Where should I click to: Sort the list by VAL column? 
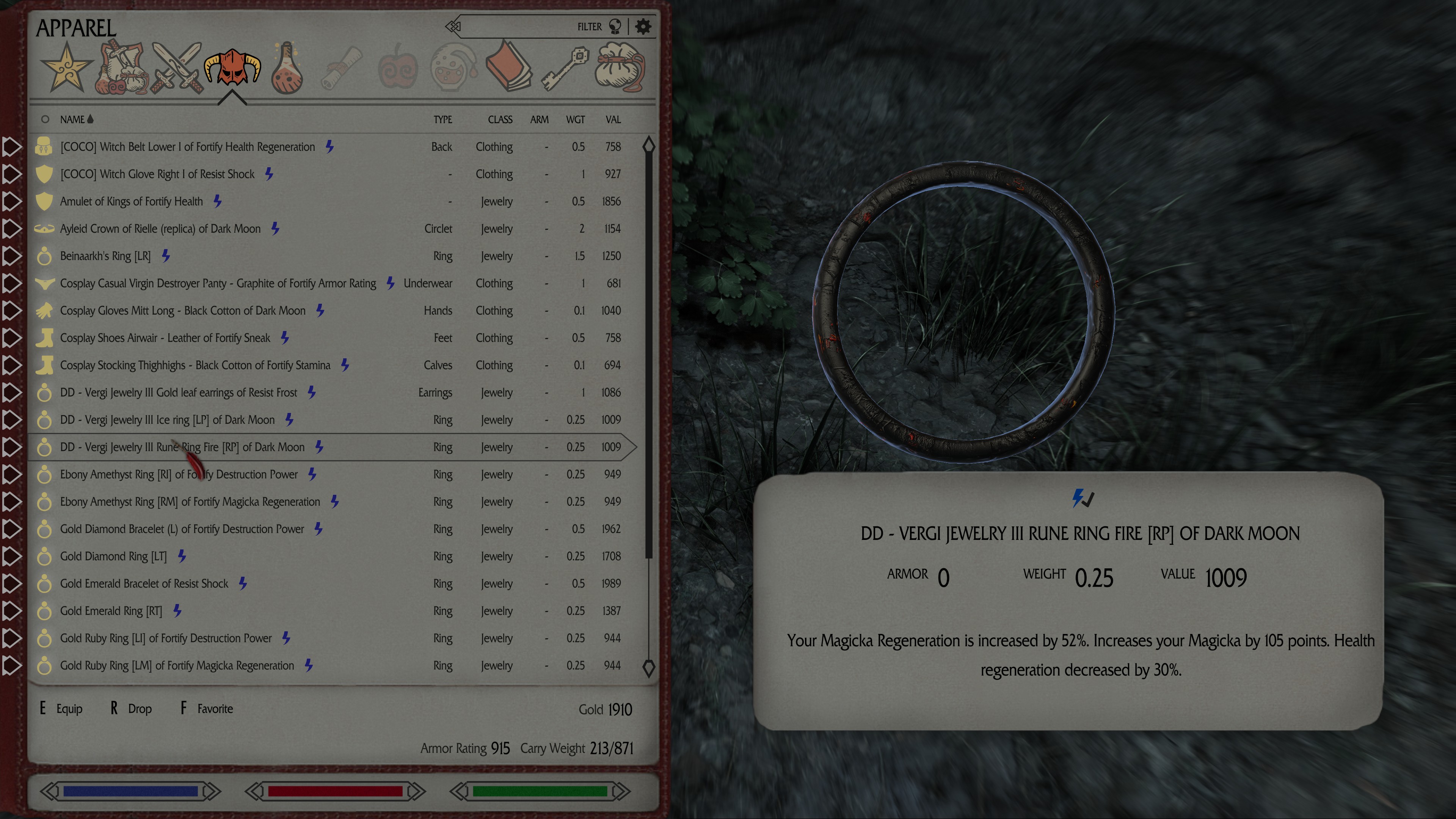point(613,120)
